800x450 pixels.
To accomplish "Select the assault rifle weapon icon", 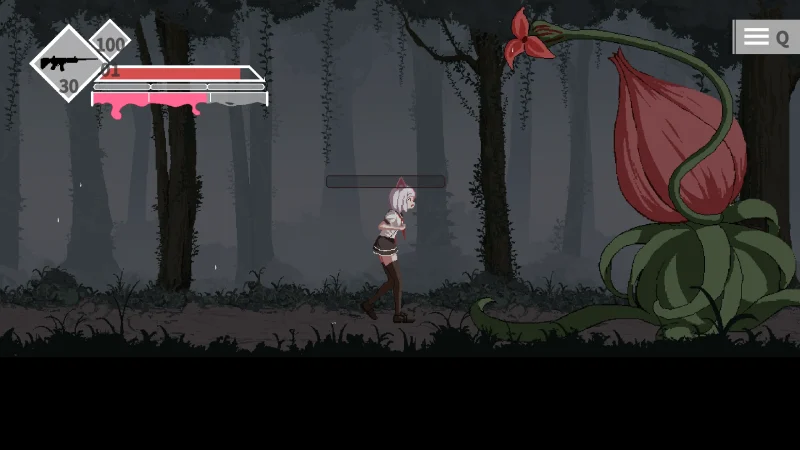I will (x=67, y=62).
